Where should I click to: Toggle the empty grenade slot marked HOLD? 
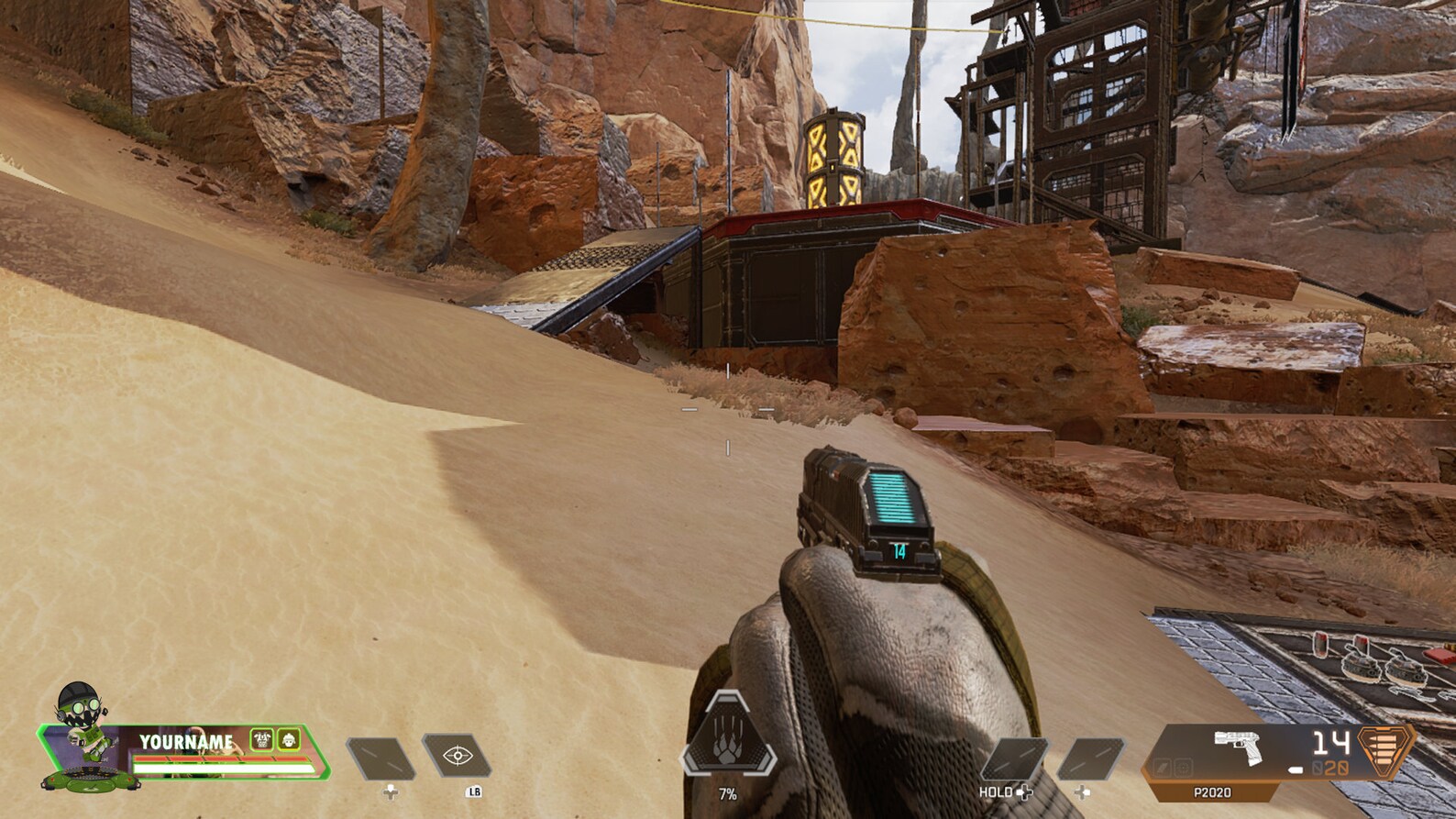(1015, 758)
